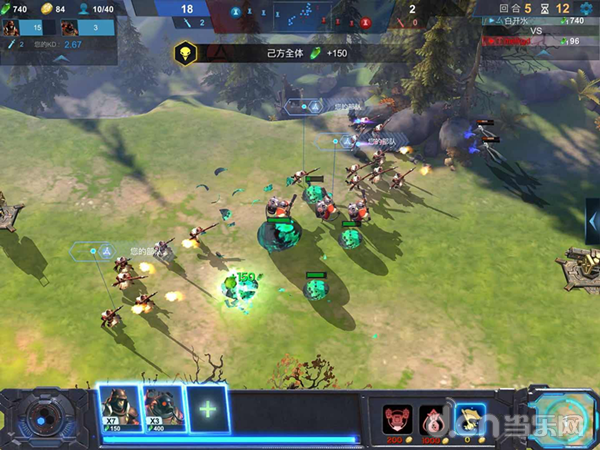The height and width of the screenshot is (450, 600).
Task: Expand the side panel arrow tab
Action: (593, 220)
